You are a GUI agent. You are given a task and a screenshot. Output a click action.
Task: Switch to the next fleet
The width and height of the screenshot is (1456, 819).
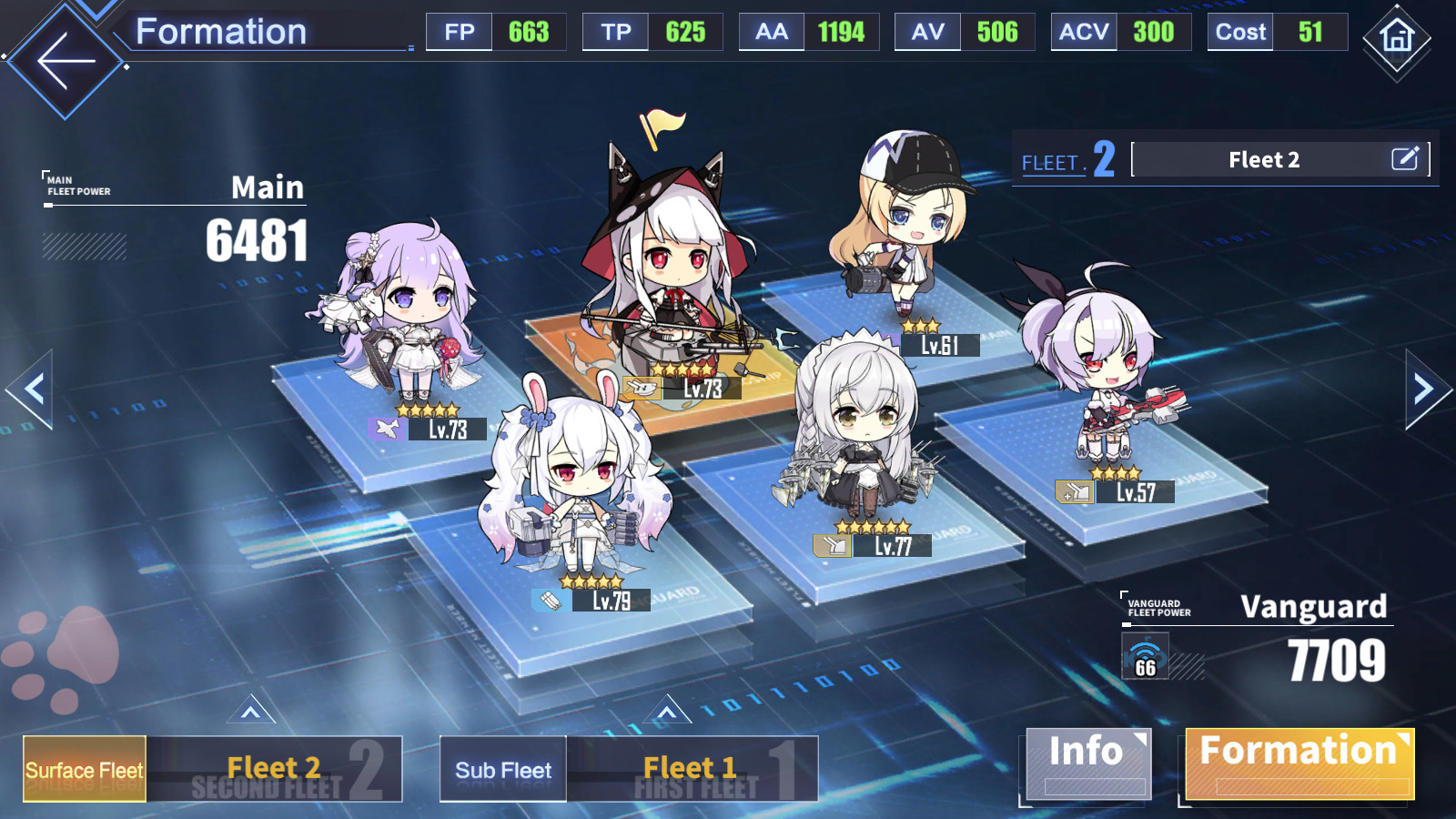[x=1424, y=389]
